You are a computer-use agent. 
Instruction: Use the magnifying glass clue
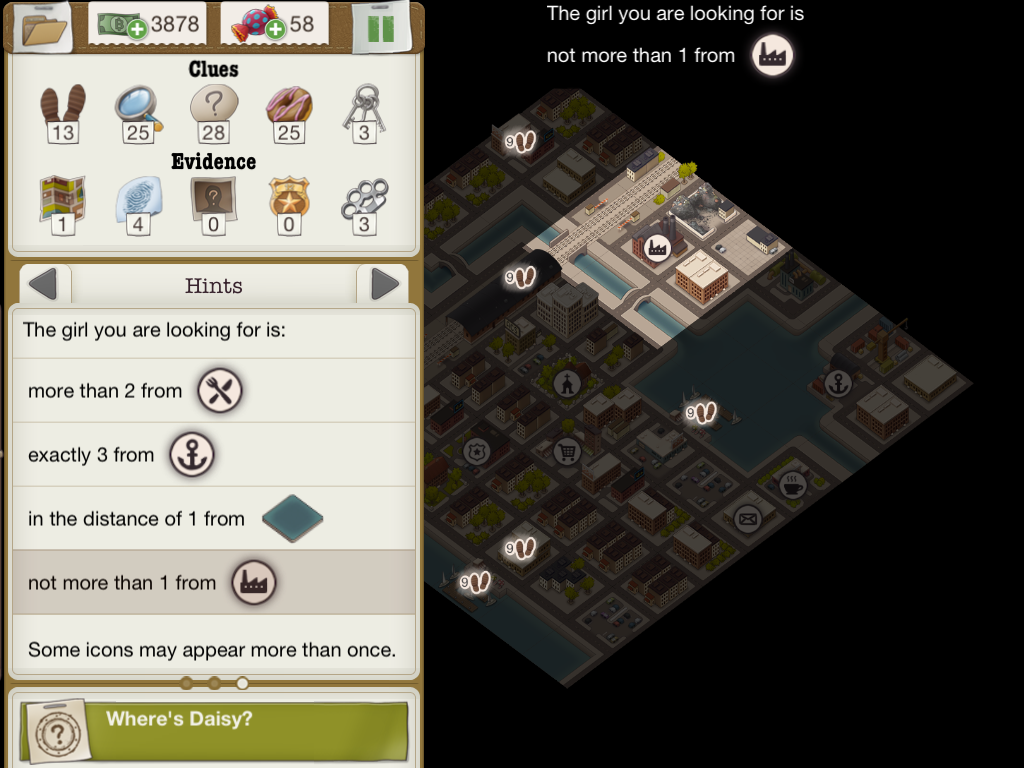tap(137, 110)
